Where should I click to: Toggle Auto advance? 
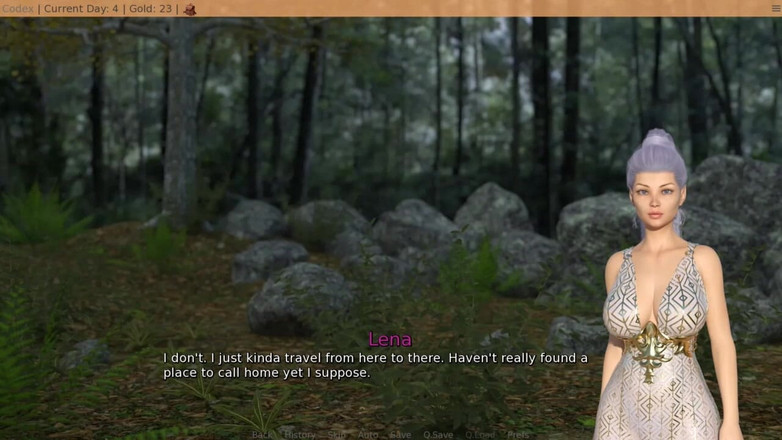pyautogui.click(x=368, y=435)
